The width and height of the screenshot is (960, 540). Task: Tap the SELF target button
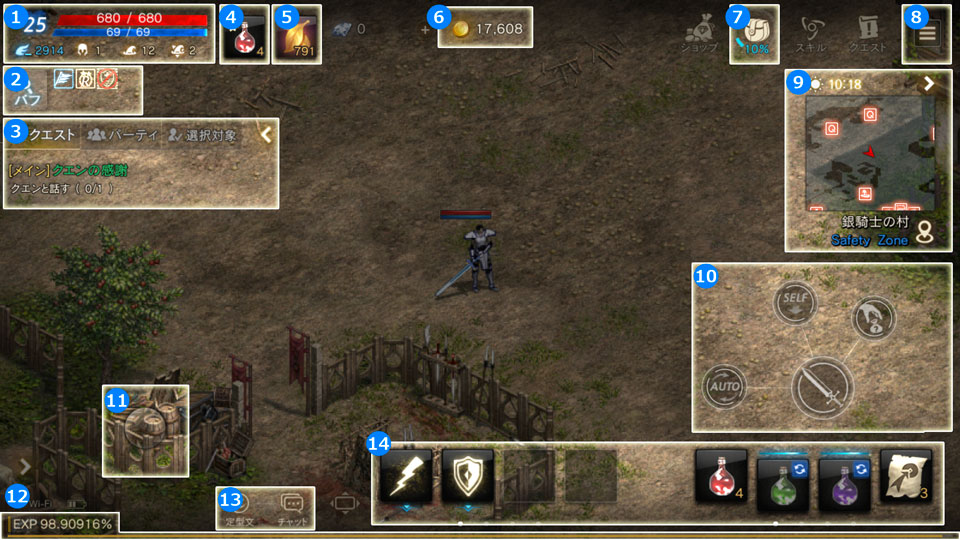tap(795, 301)
